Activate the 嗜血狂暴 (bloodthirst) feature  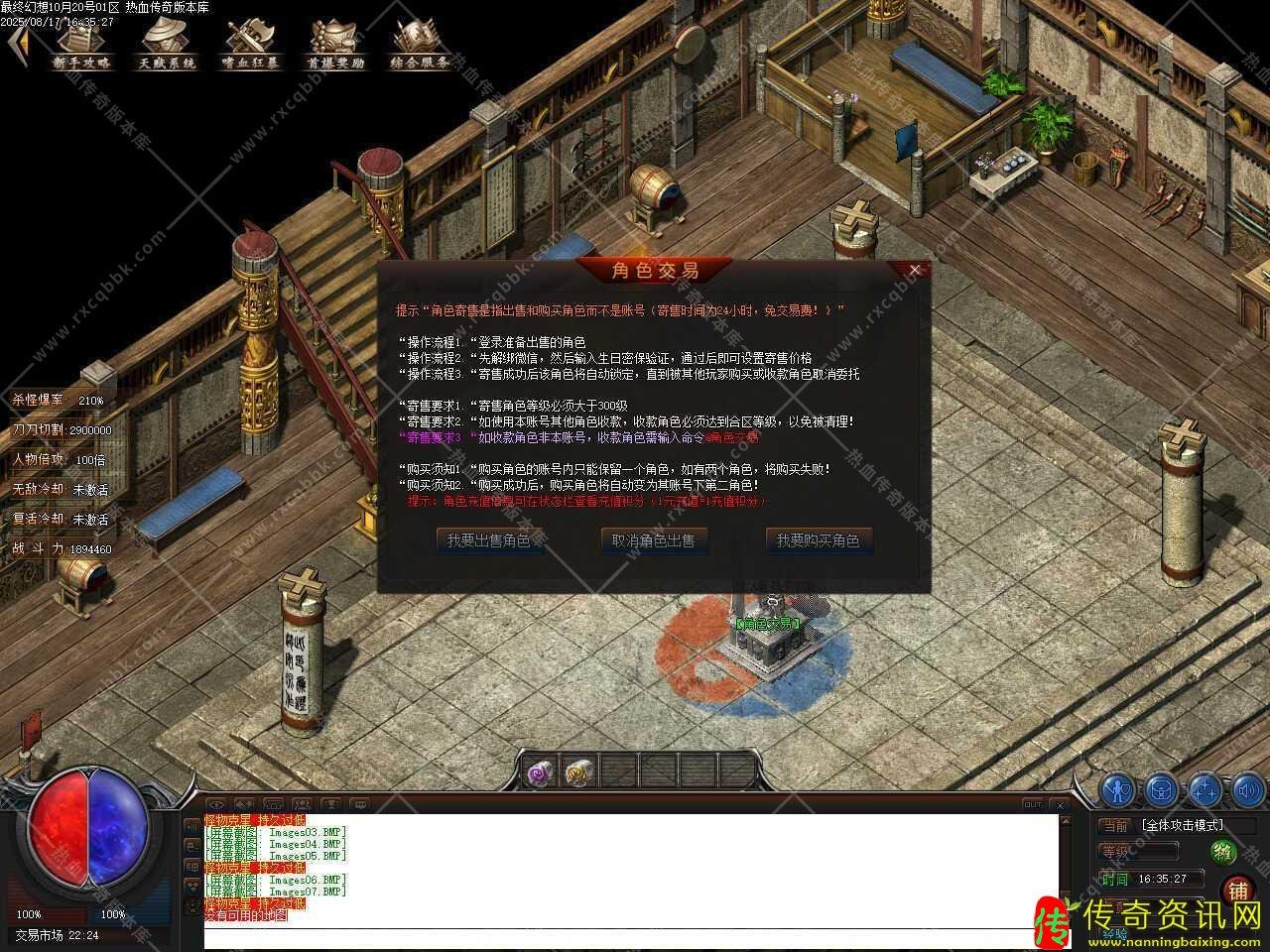click(x=251, y=45)
